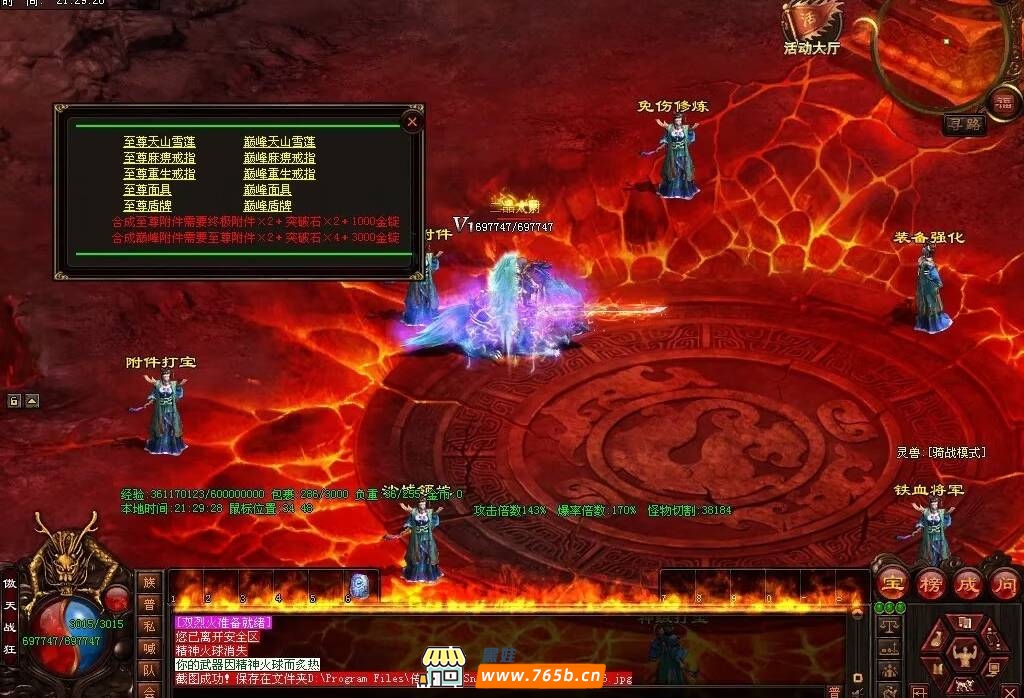Screen dimensions: 1024x698
Task: Close the crafting dialog window
Action: pos(412,121)
